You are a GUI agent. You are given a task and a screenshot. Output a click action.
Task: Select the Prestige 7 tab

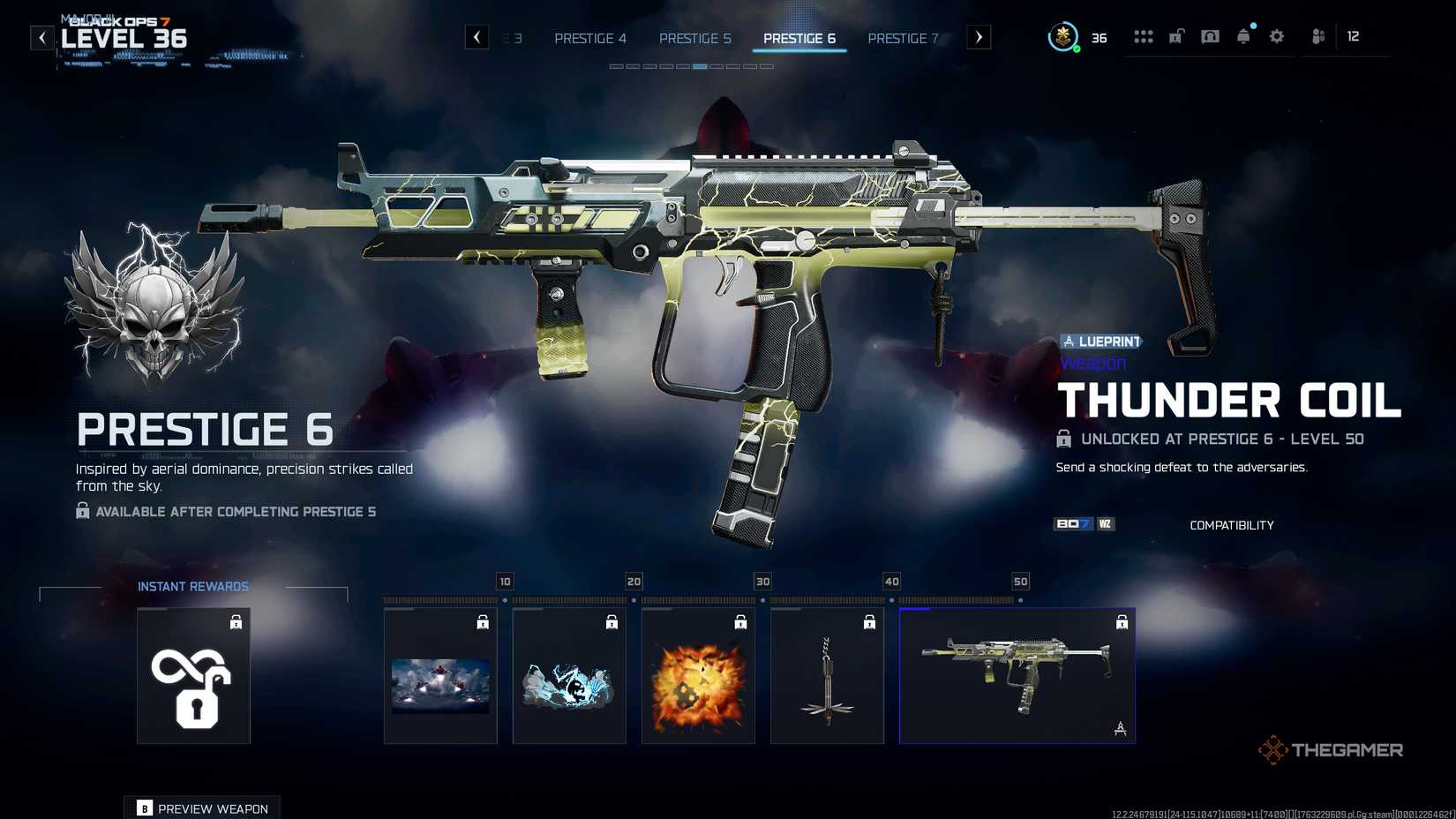pyautogui.click(x=903, y=38)
